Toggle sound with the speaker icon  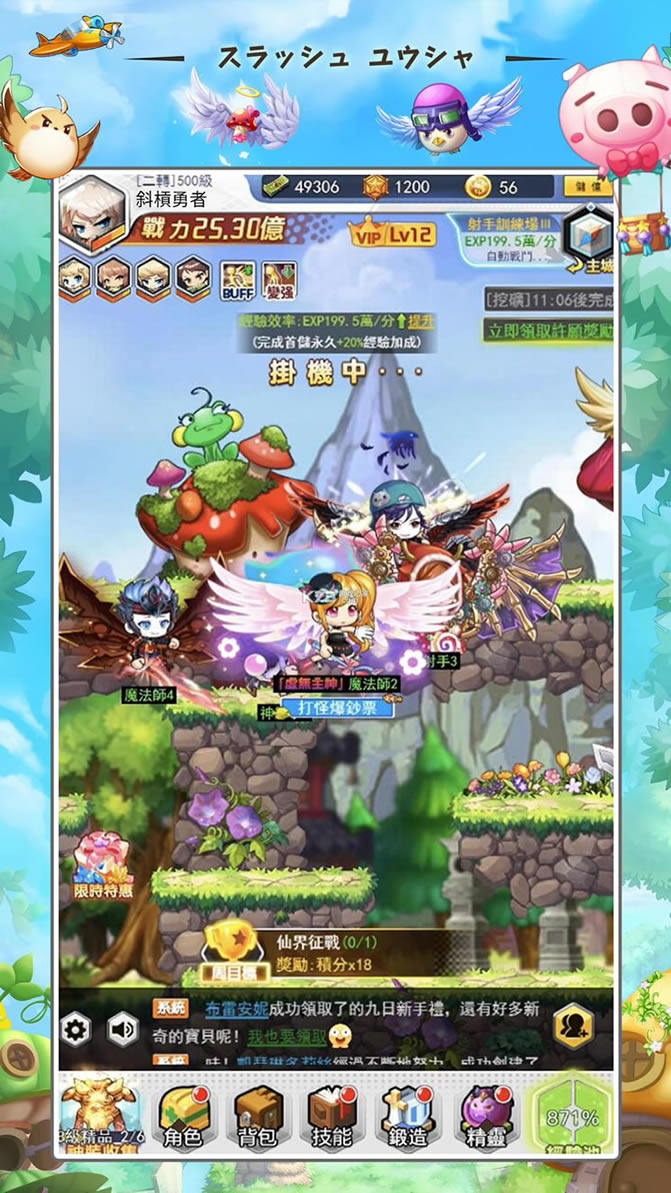click(x=123, y=1028)
